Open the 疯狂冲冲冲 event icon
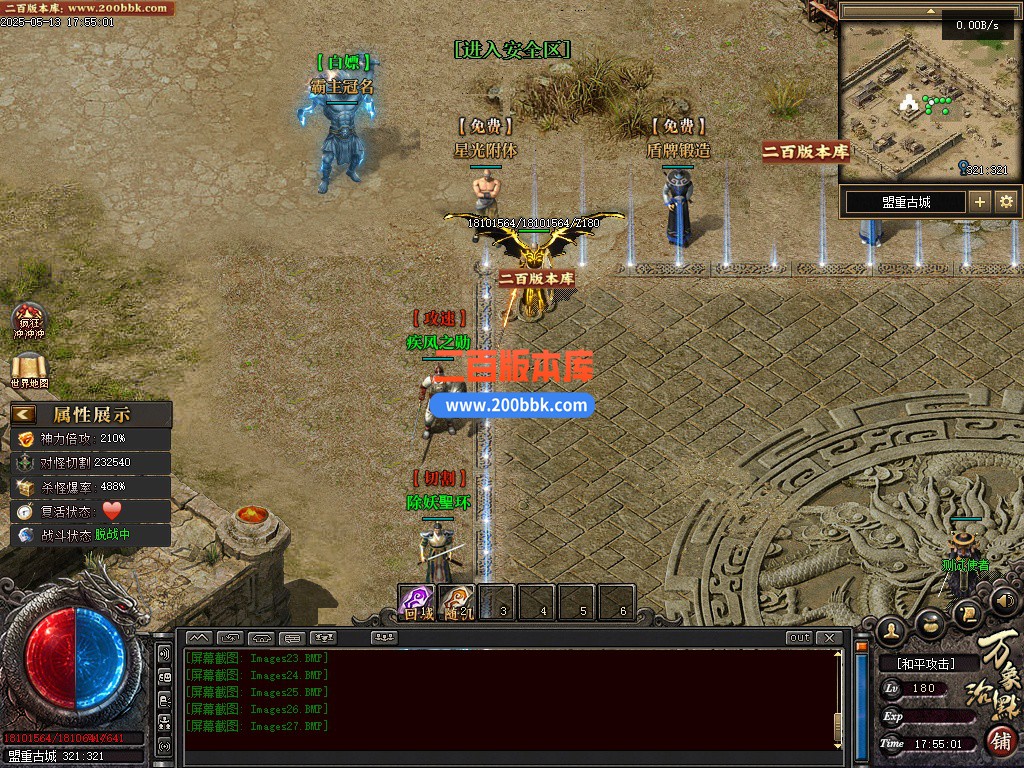The image size is (1024, 768). [29, 320]
